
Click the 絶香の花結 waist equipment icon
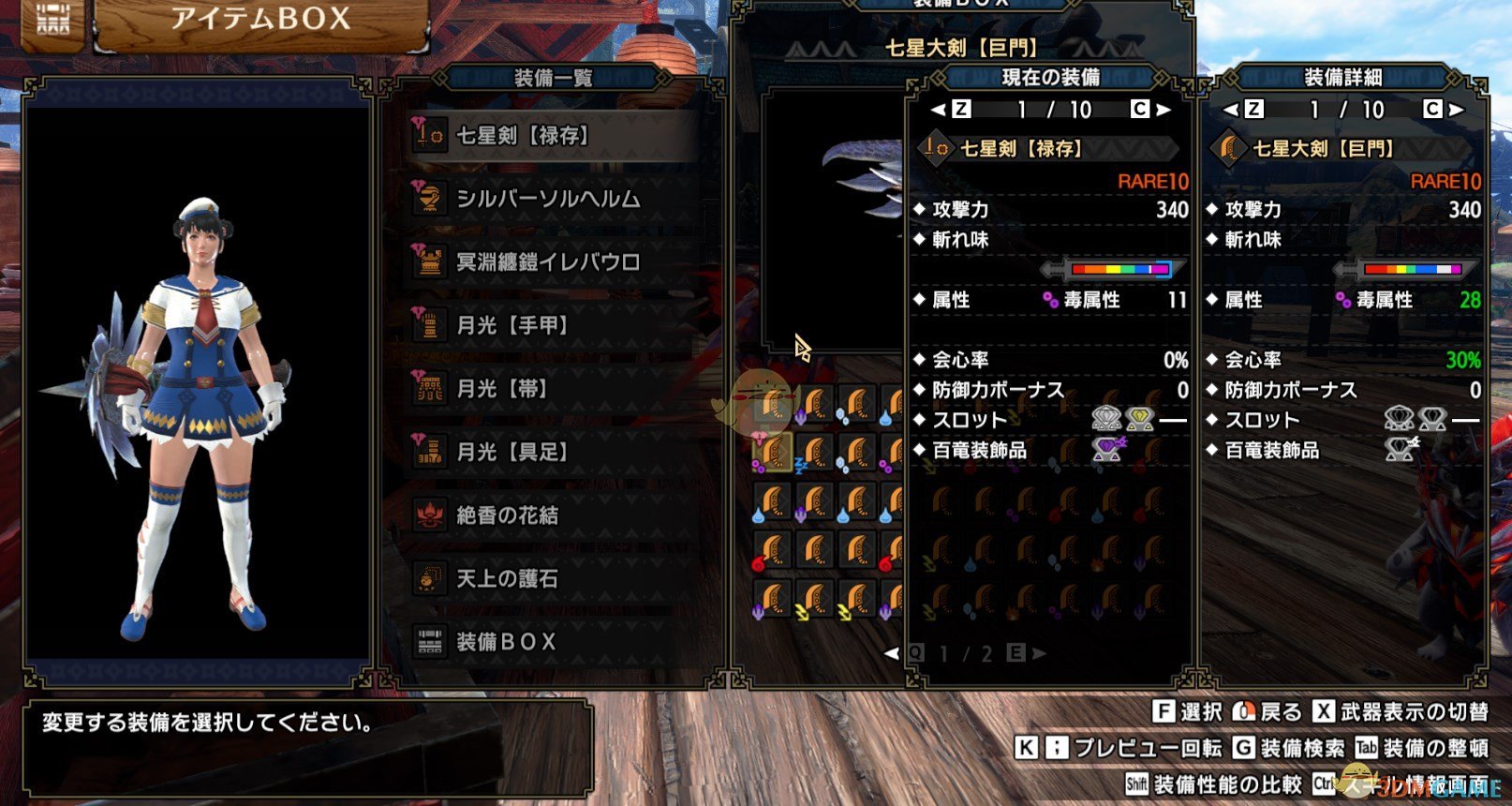tap(430, 515)
